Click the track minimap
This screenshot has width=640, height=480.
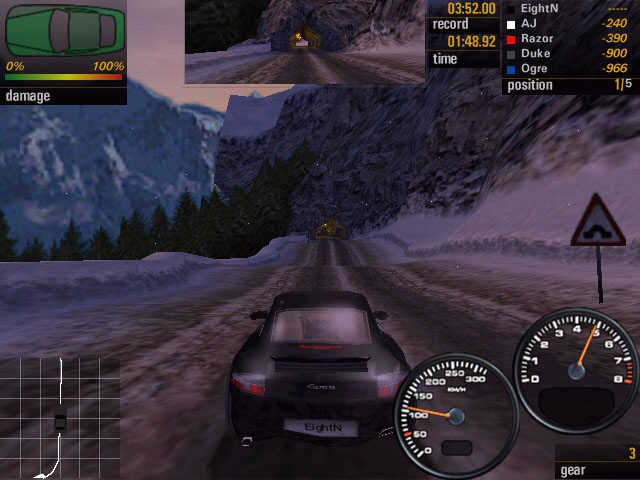coord(58,416)
